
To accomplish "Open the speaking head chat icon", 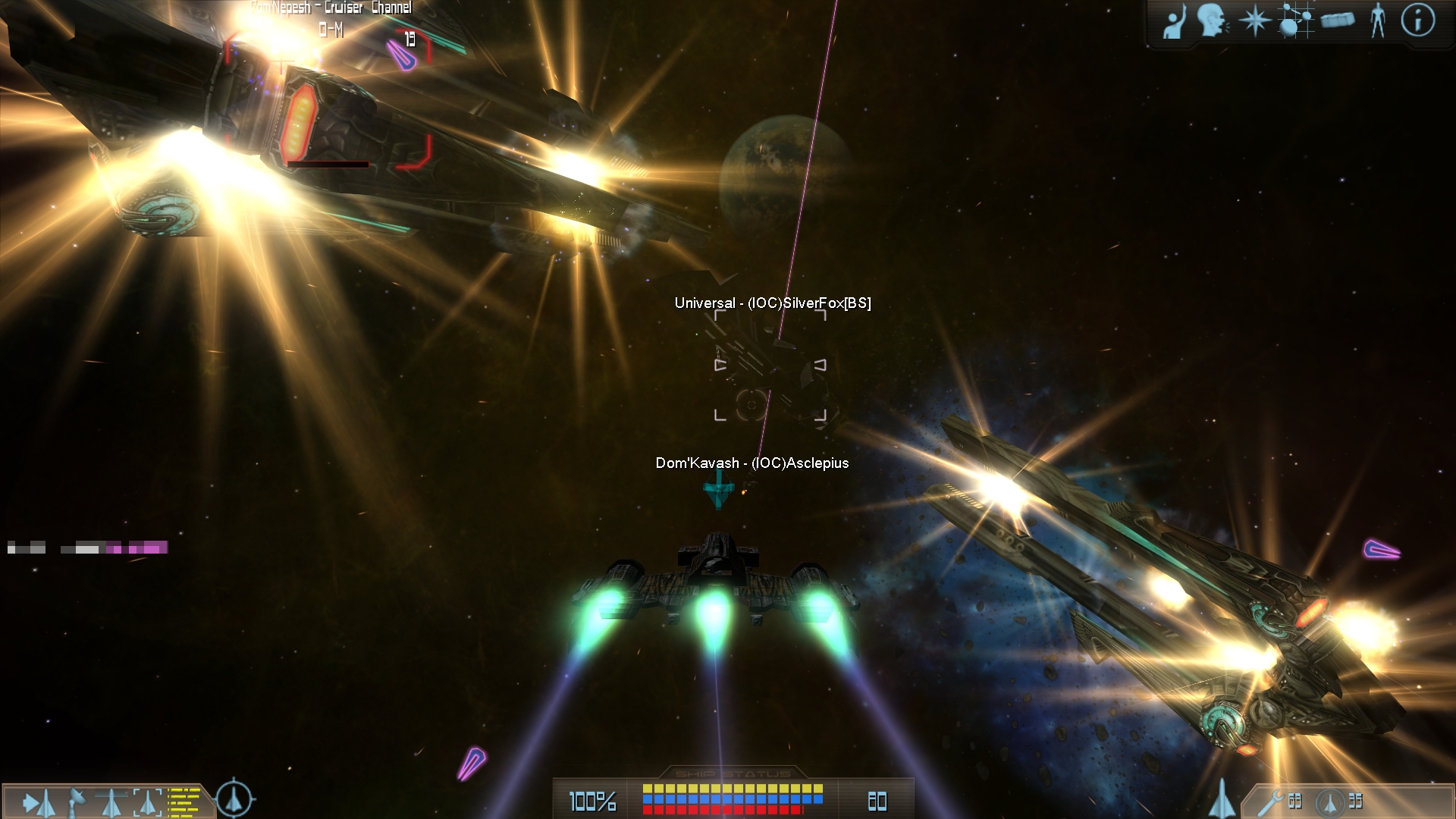I will coord(1213,20).
